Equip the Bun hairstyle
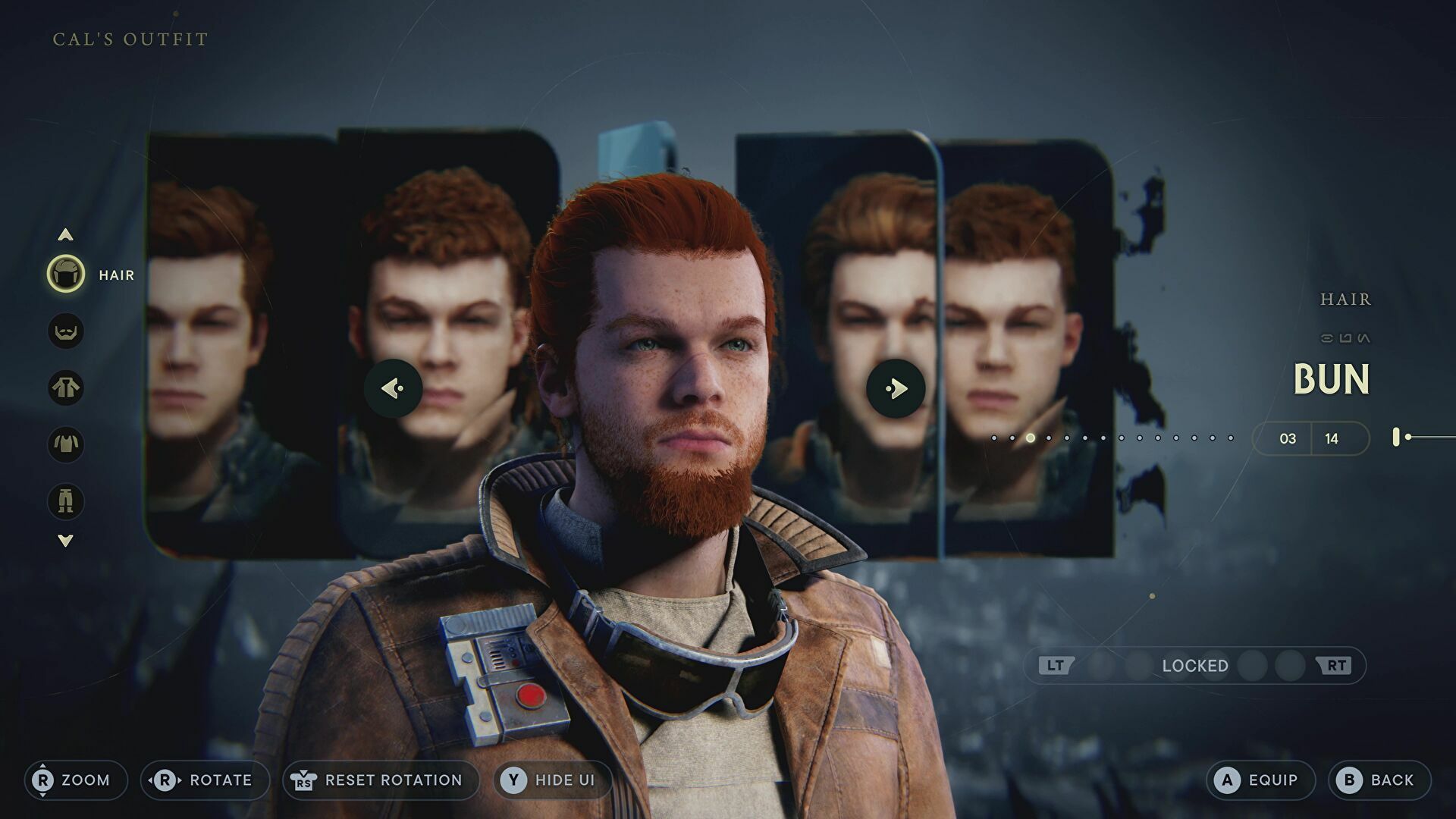This screenshot has width=1456, height=819. (x=1260, y=780)
